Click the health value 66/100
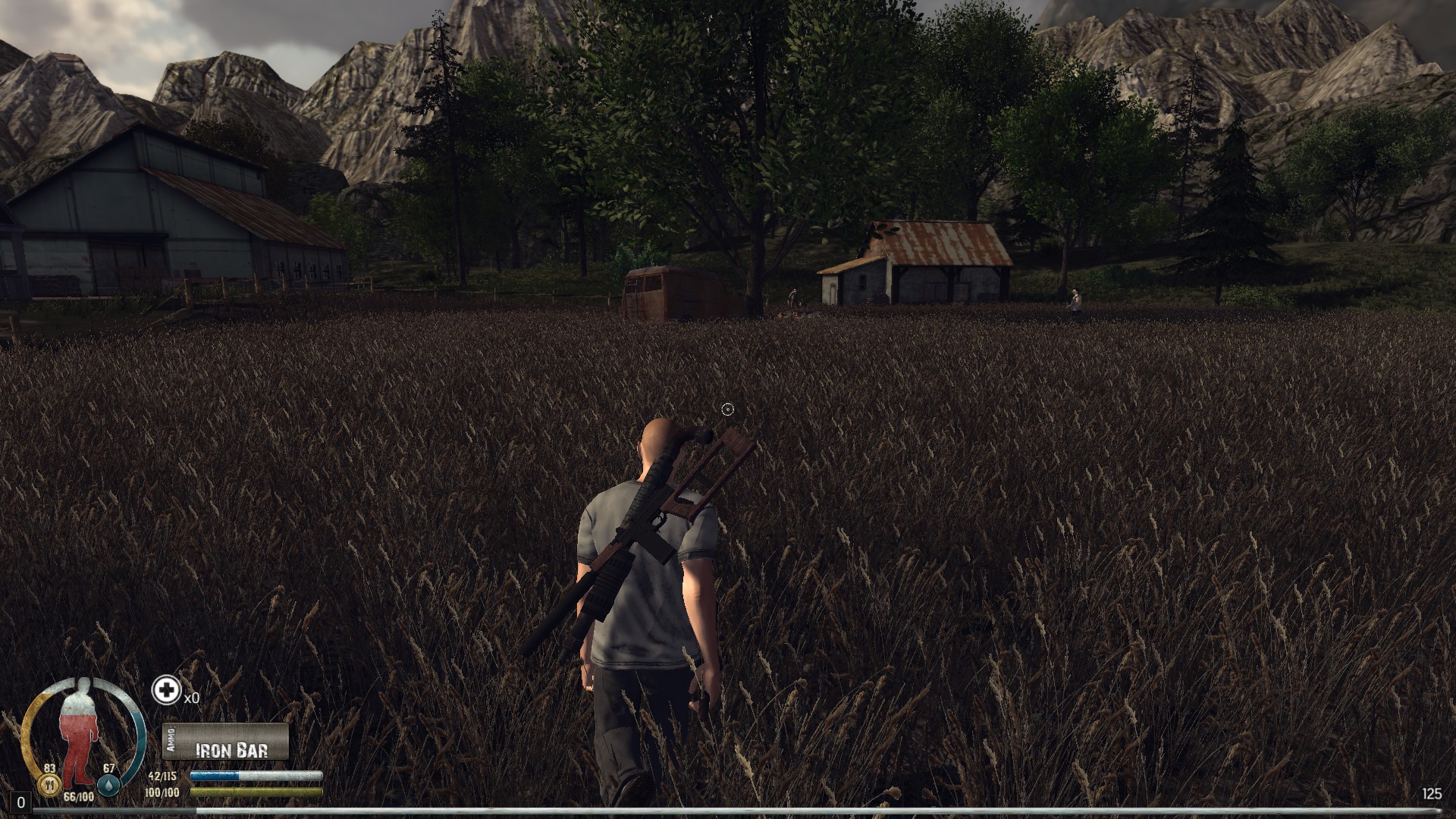 click(78, 799)
